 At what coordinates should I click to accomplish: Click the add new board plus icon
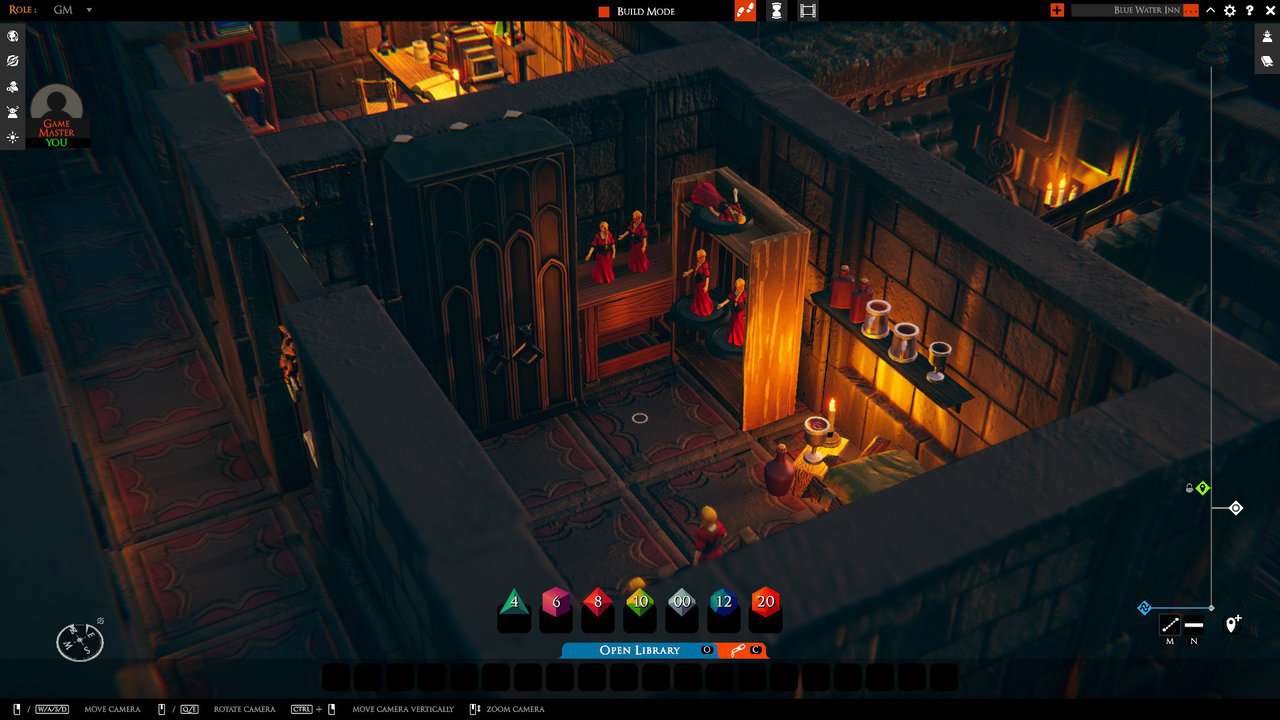1055,10
